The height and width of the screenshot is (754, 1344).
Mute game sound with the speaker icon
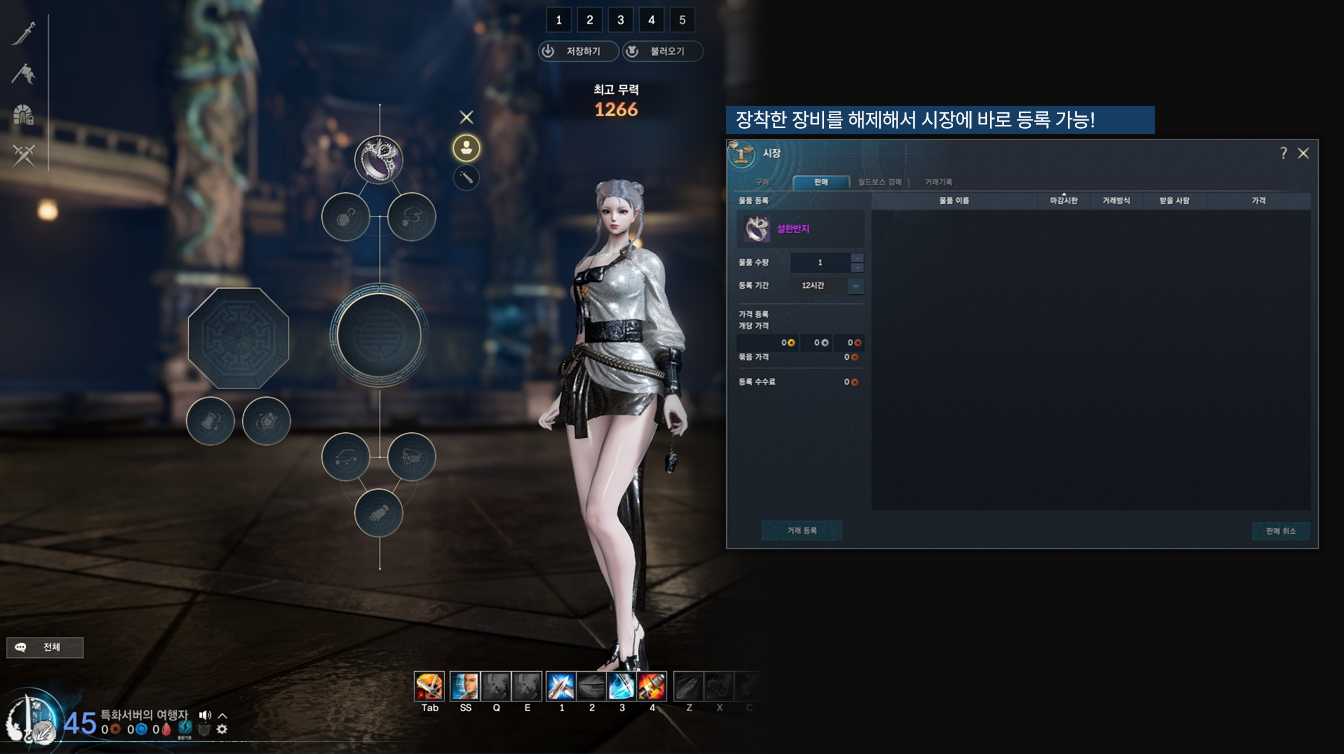pos(203,715)
